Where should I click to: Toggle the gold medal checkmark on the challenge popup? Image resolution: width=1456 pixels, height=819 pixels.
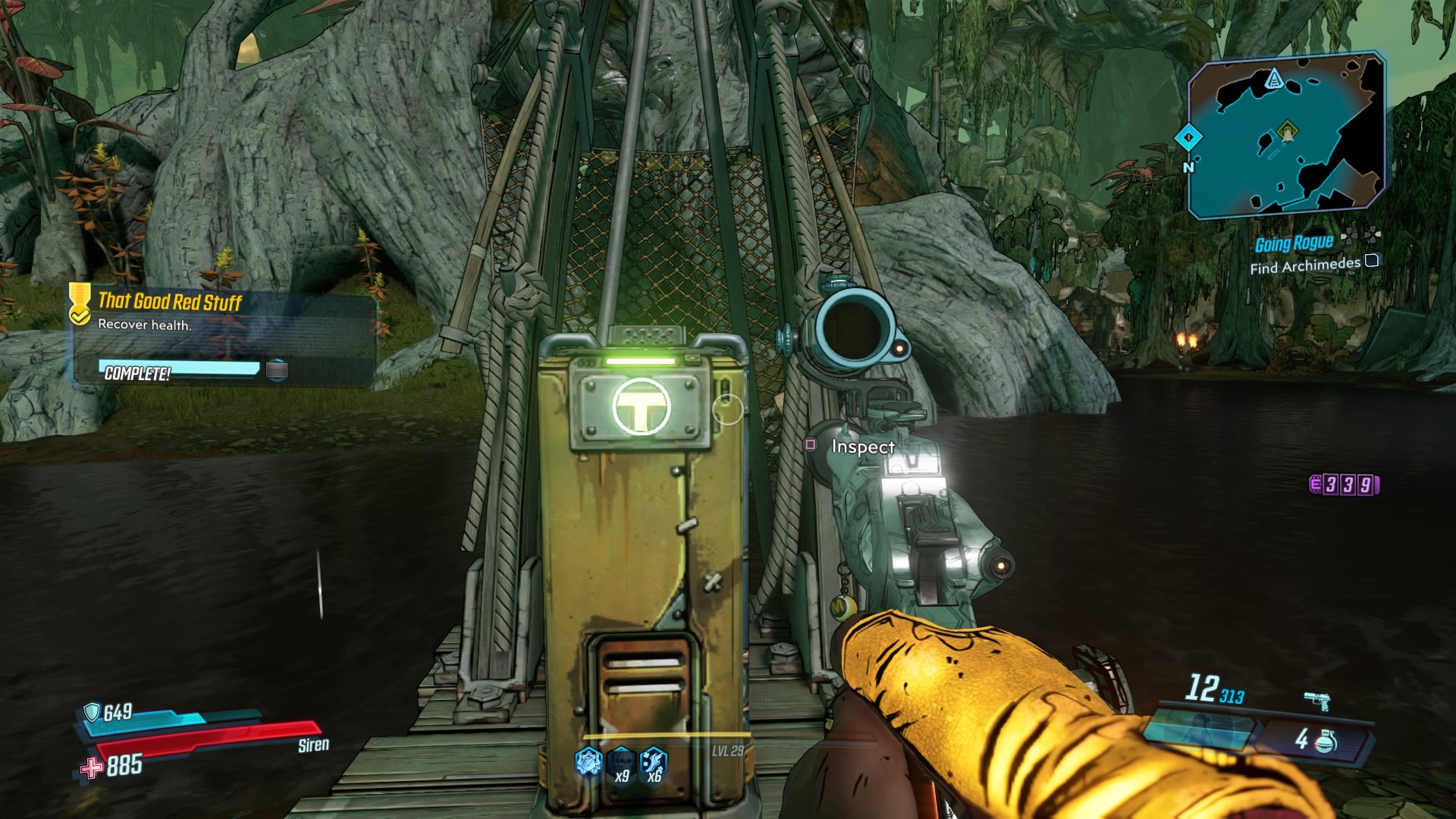81,315
